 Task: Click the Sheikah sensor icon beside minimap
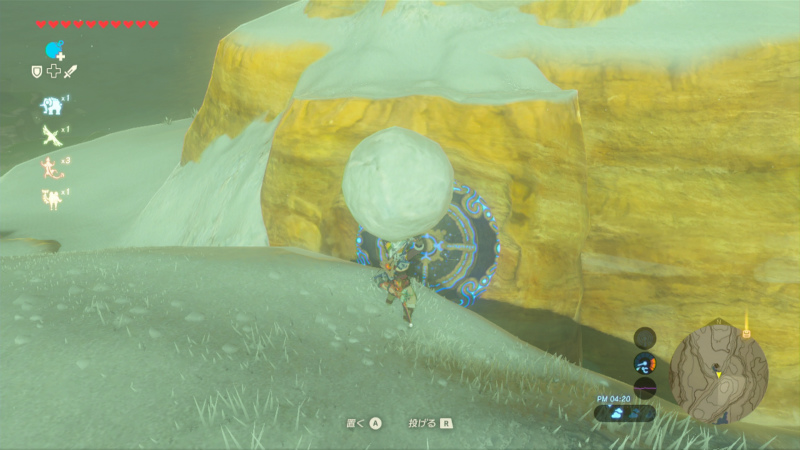tap(645, 337)
